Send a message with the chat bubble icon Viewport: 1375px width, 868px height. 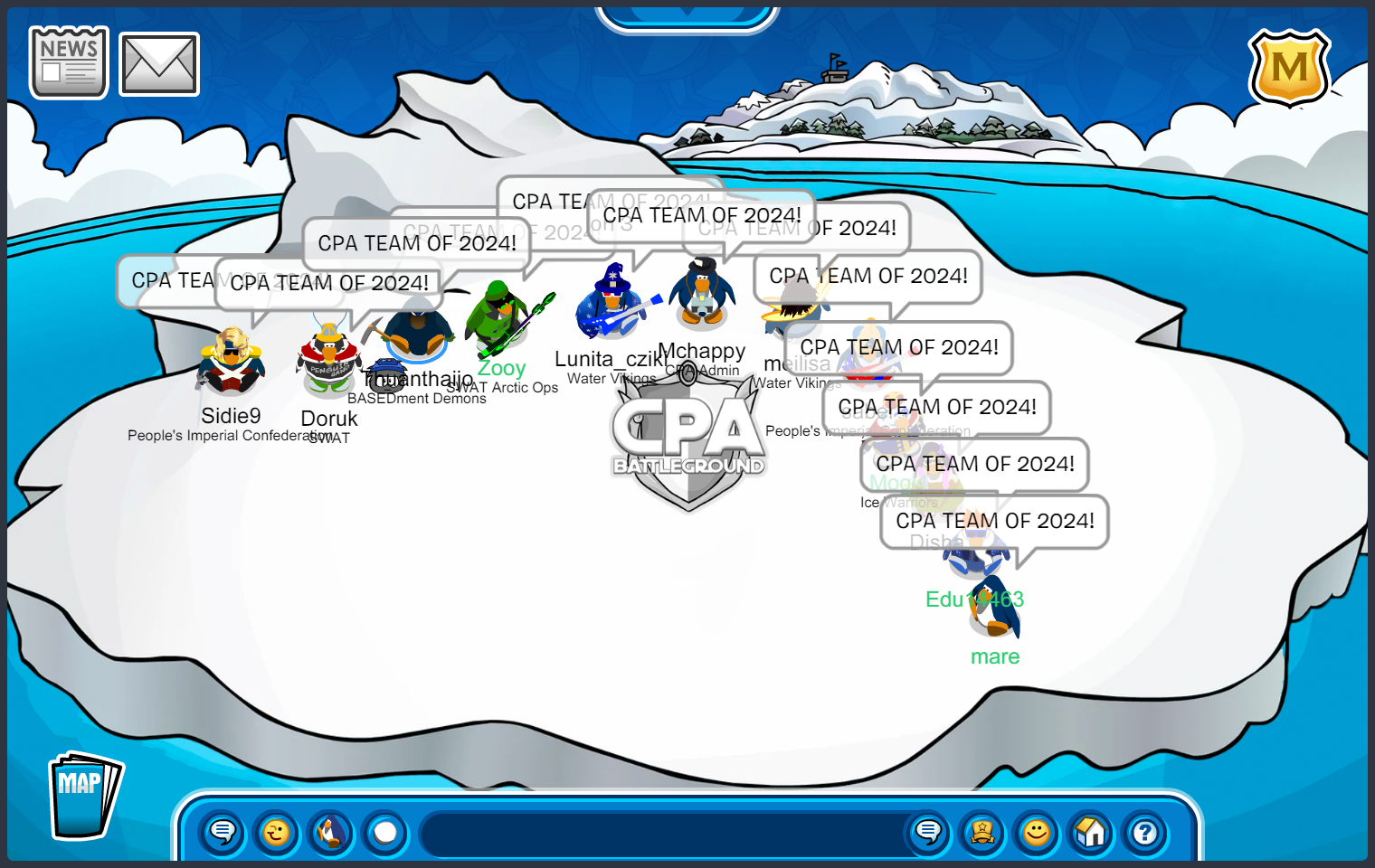[928, 834]
